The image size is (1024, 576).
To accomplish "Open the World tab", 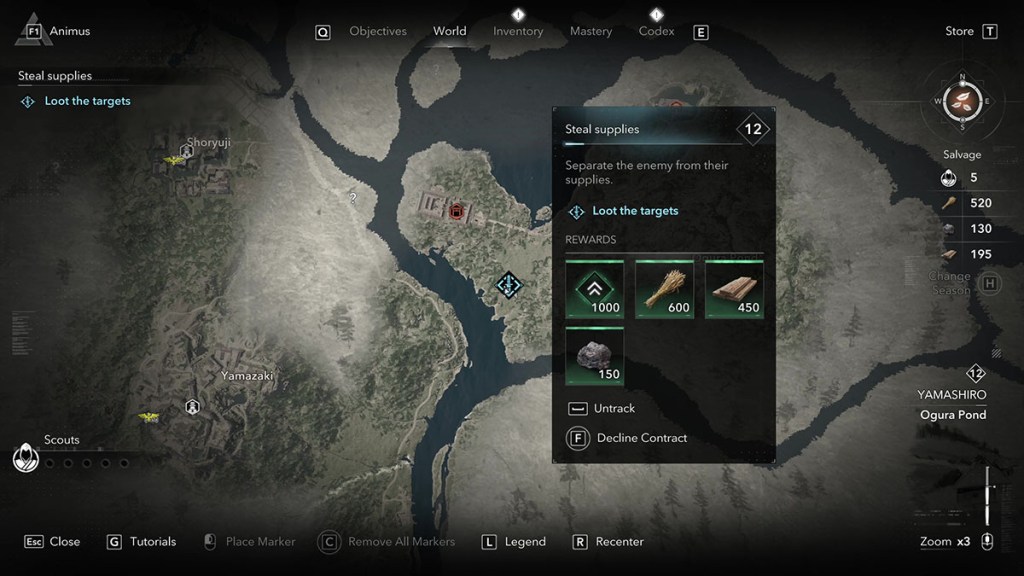I will (x=449, y=31).
